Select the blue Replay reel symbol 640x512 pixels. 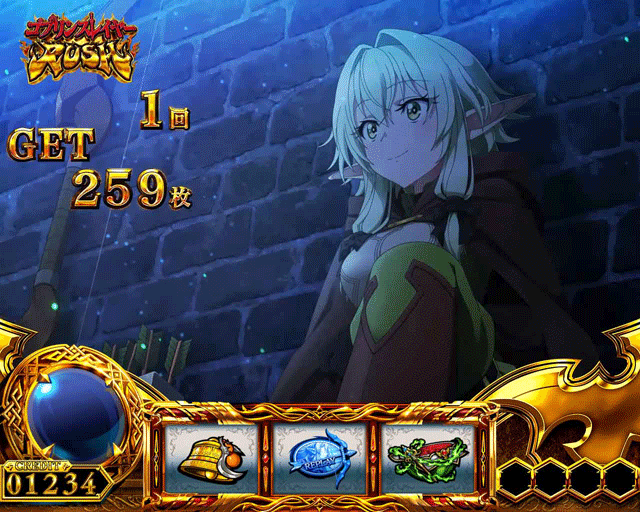point(320,455)
